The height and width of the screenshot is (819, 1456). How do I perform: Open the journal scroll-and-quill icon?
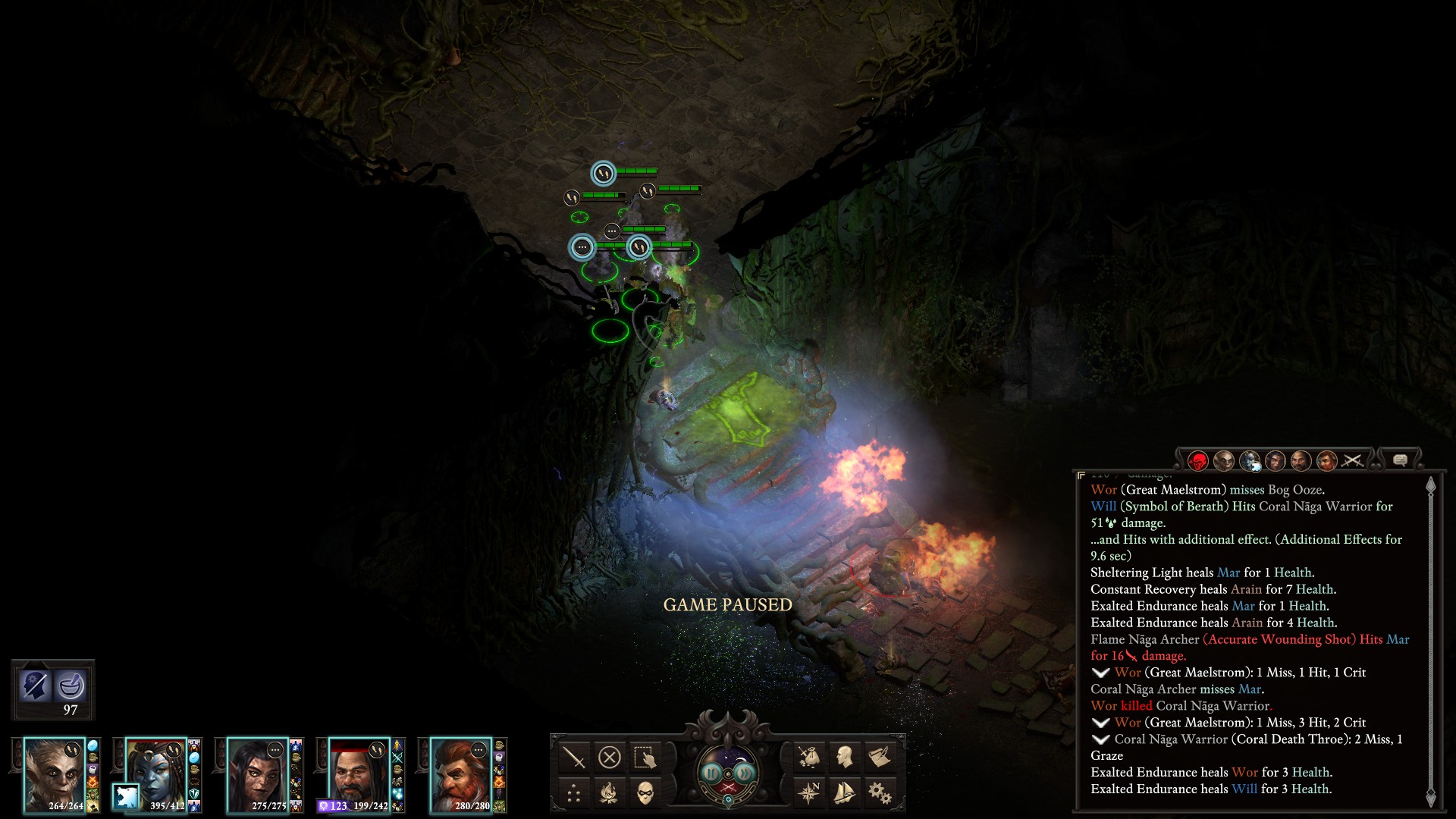tap(880, 757)
